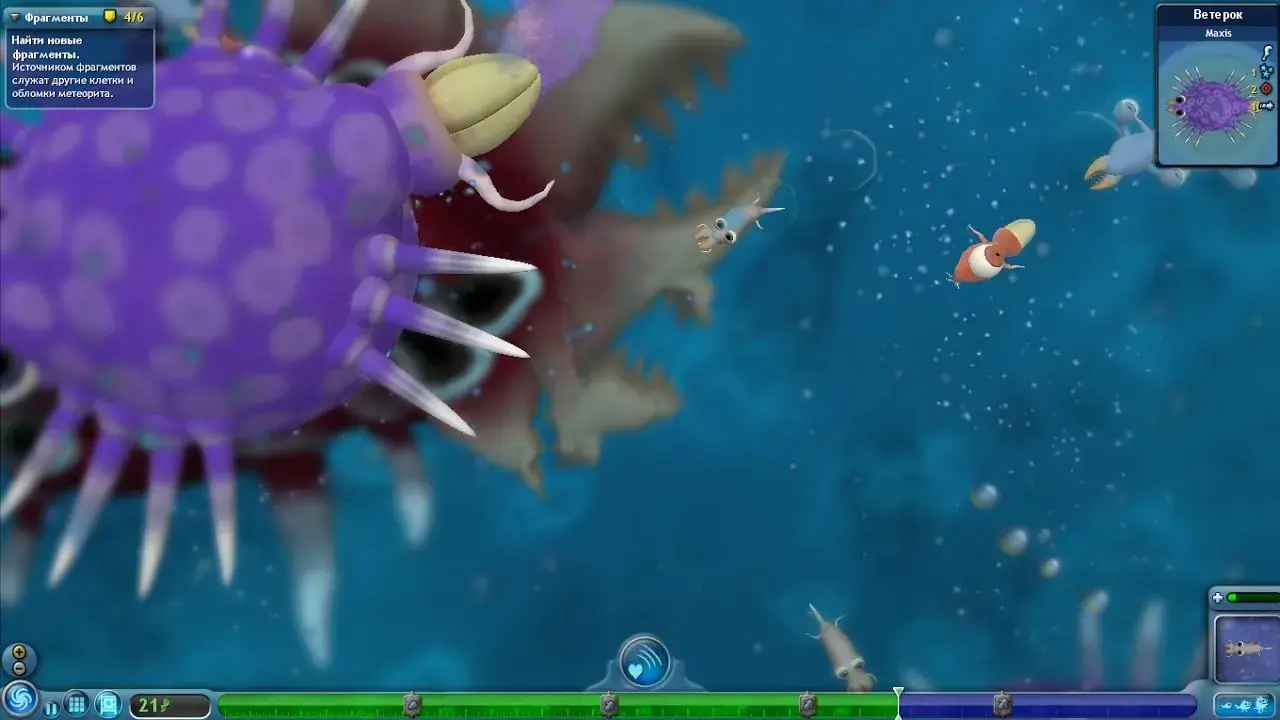This screenshot has width=1280, height=720.
Task: Select the cell editor grid icon
Action: [75, 702]
